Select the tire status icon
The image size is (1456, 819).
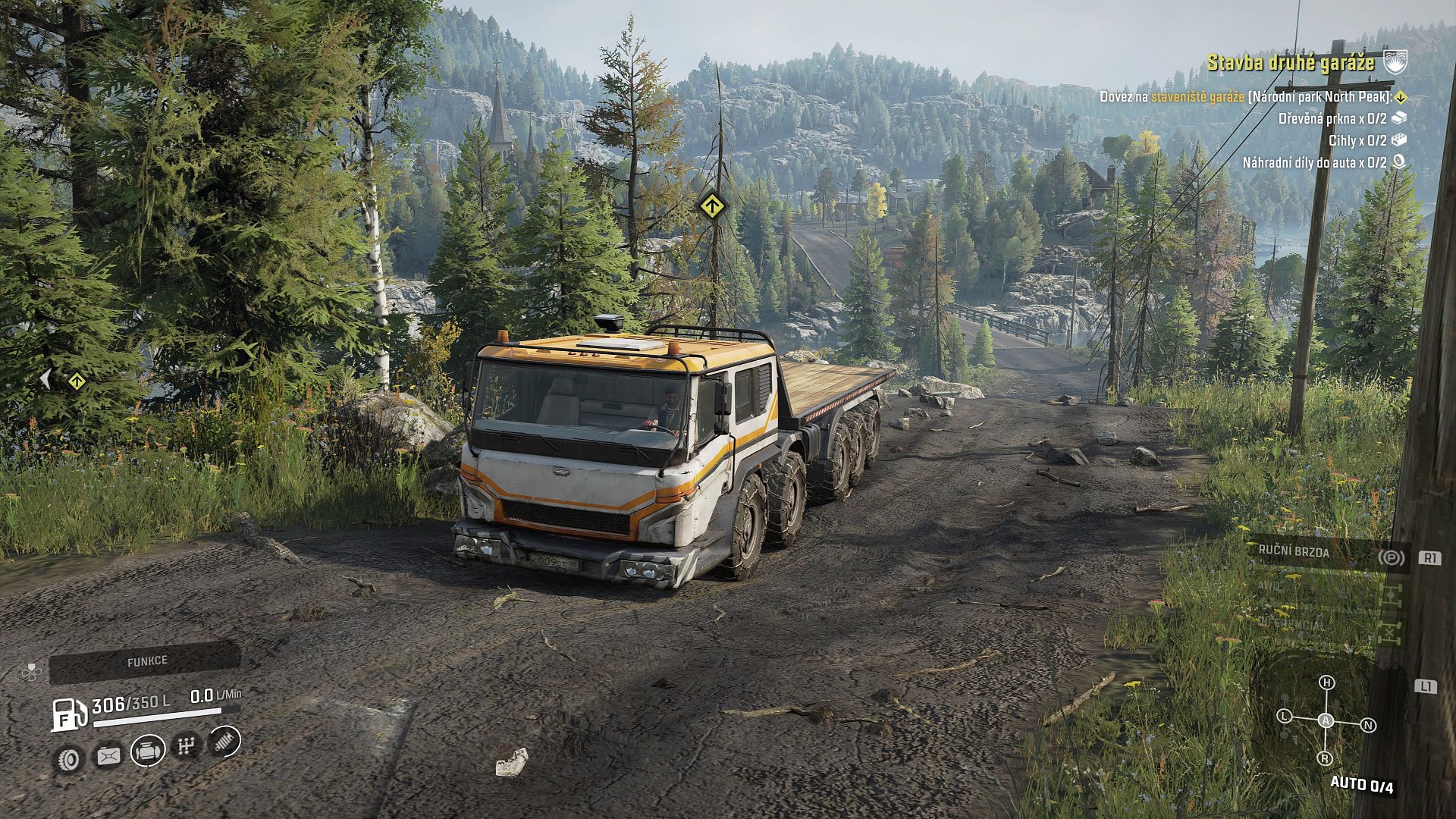click(69, 758)
